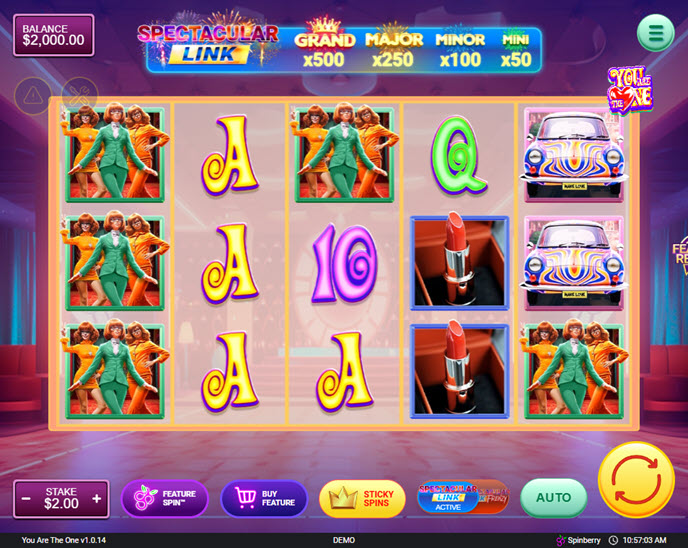Increase stake with the plus button
Viewport: 688px width, 548px height.
pos(97,498)
